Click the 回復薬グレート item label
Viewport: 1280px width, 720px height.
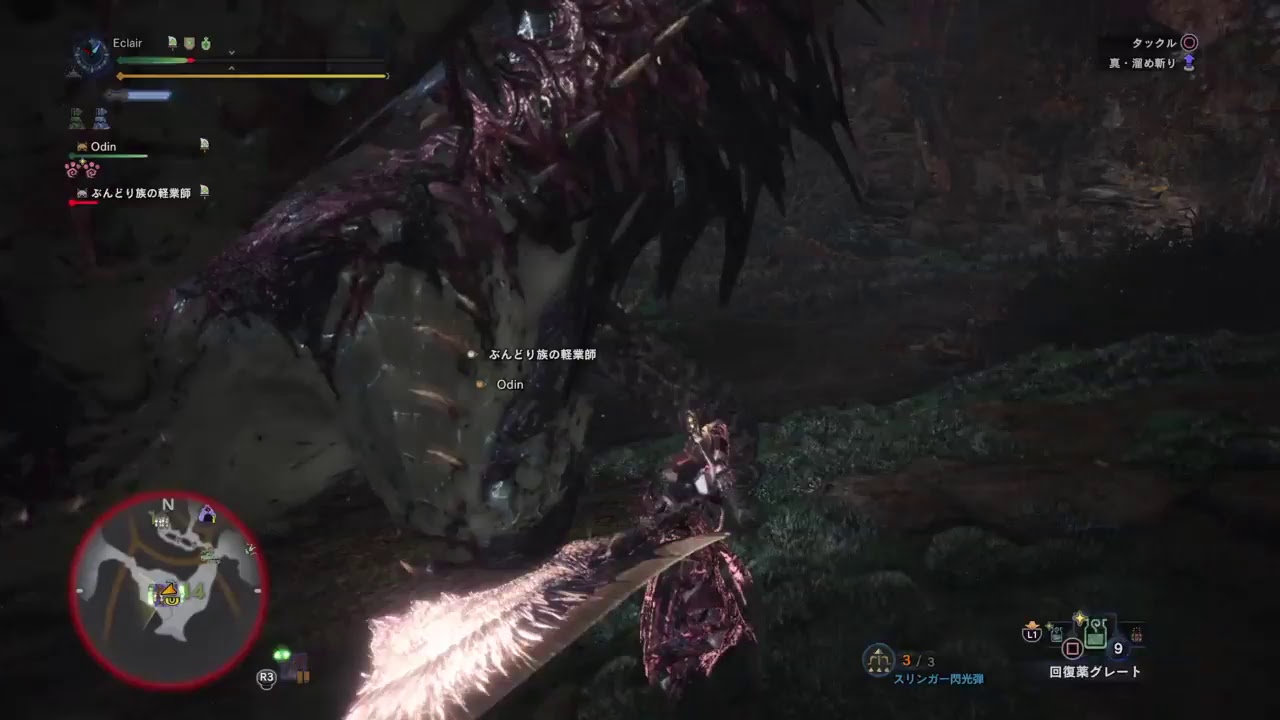(x=1094, y=669)
